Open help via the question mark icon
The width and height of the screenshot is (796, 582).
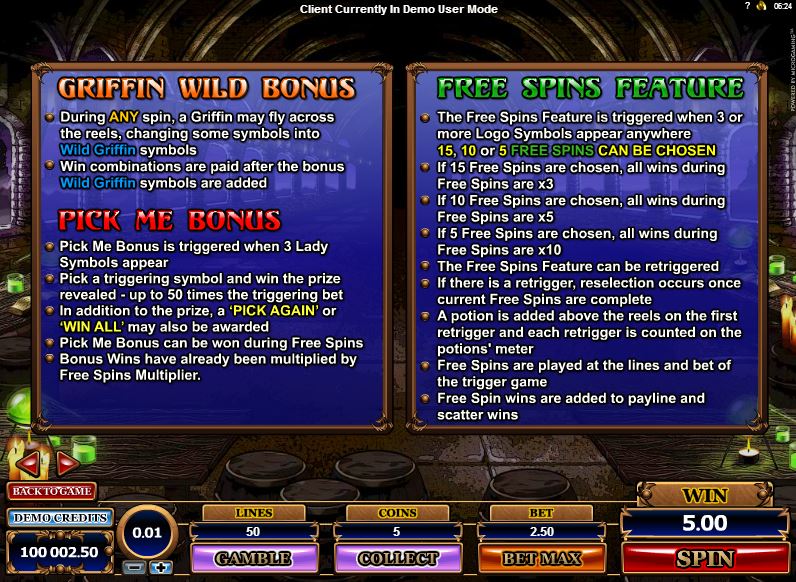pyautogui.click(x=747, y=7)
